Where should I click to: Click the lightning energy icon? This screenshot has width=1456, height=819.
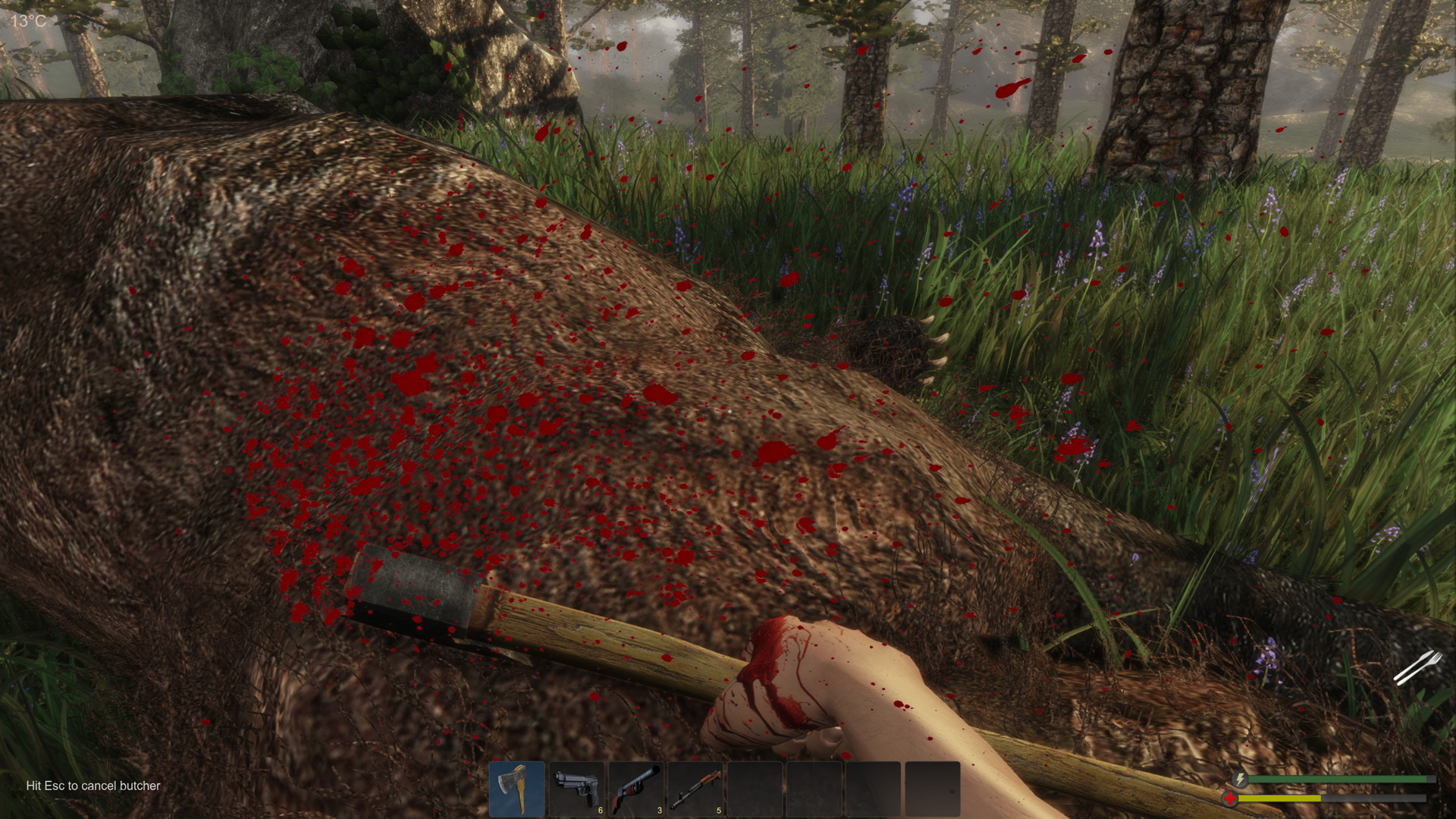pos(1240,779)
